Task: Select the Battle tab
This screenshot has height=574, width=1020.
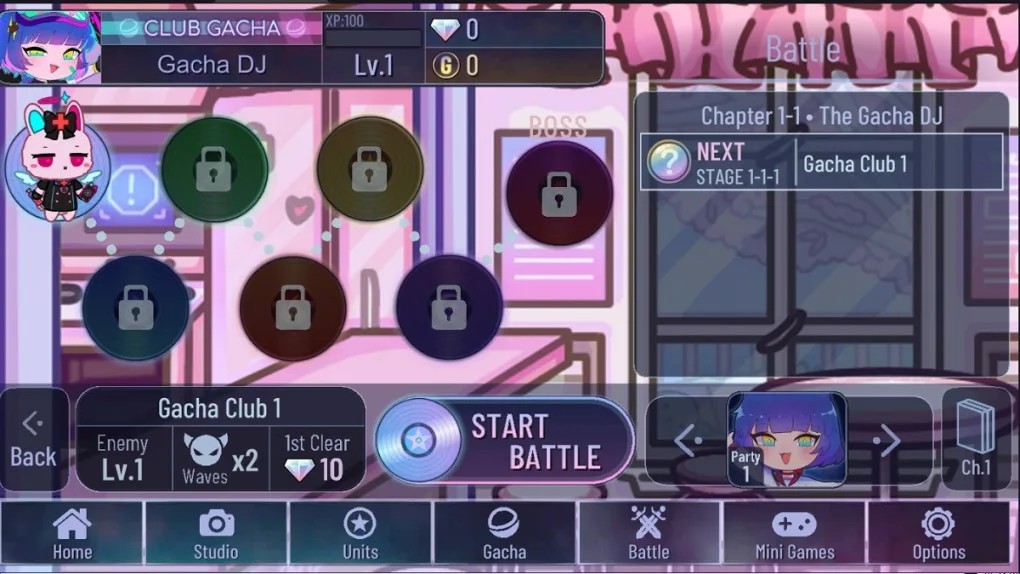Action: point(648,533)
